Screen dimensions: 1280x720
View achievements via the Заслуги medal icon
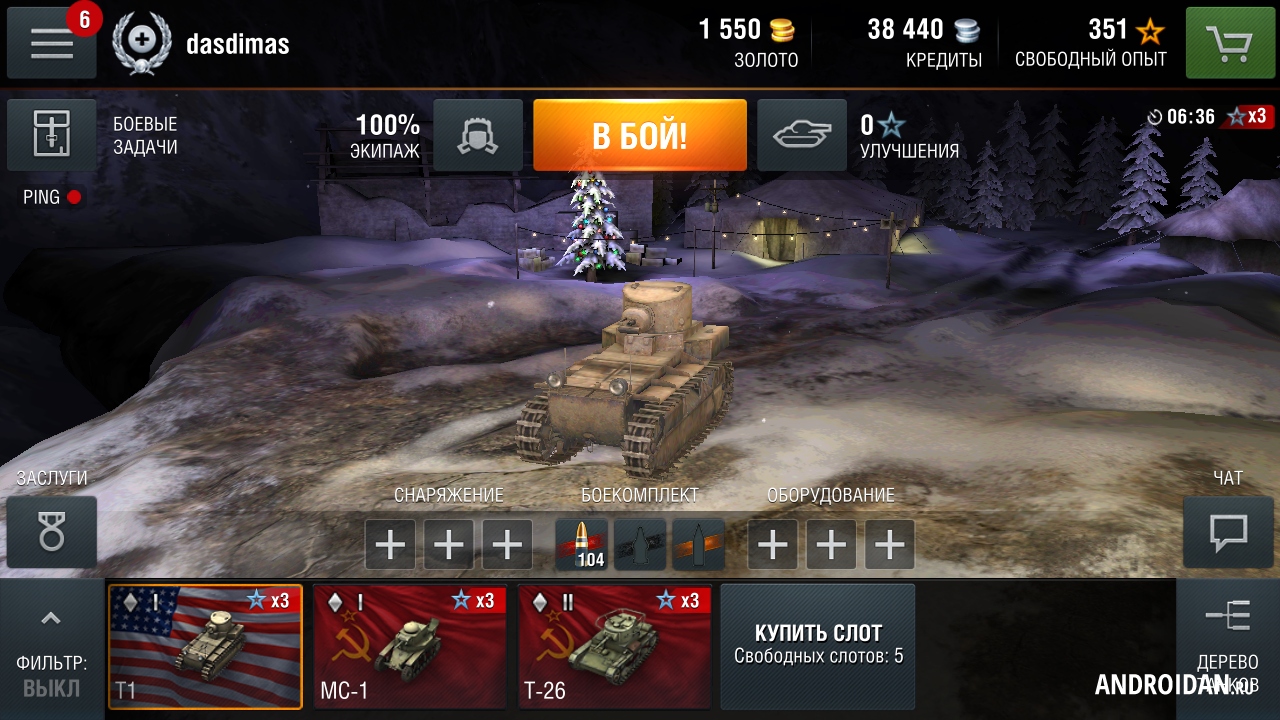(x=52, y=531)
